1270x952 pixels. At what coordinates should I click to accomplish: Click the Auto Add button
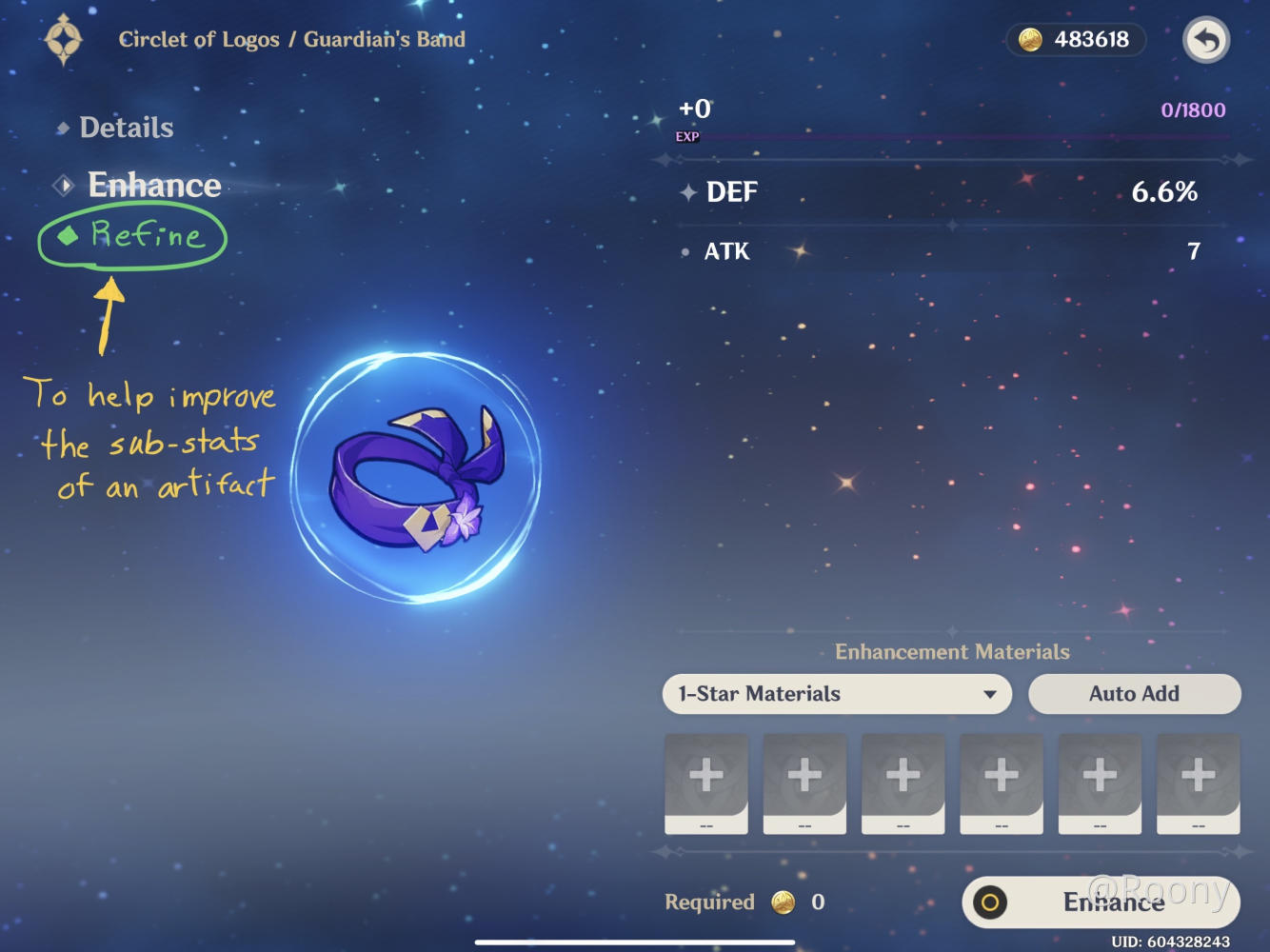pos(1133,694)
